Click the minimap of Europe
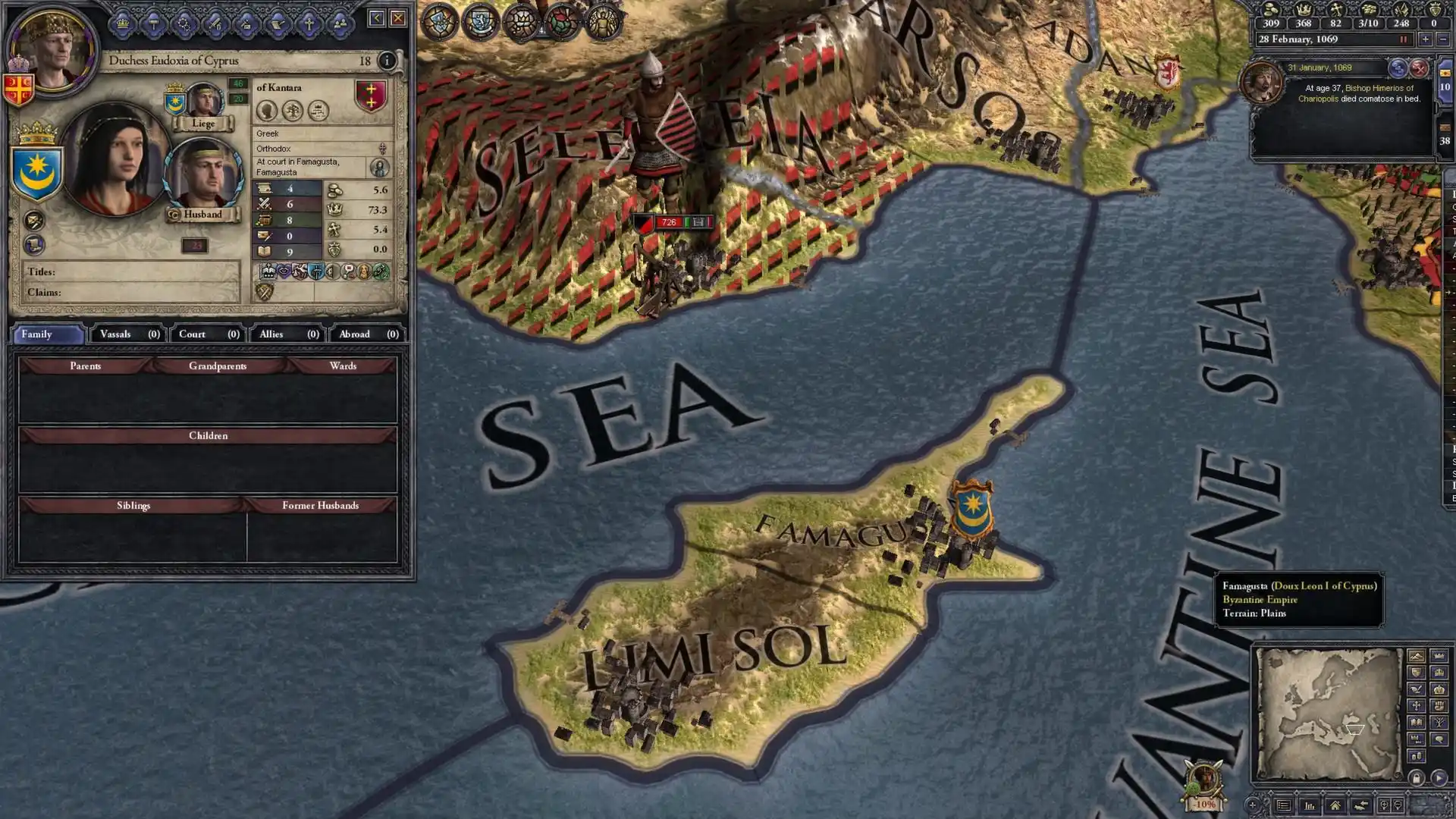Screen dimensions: 1456x819 pos(1329,713)
